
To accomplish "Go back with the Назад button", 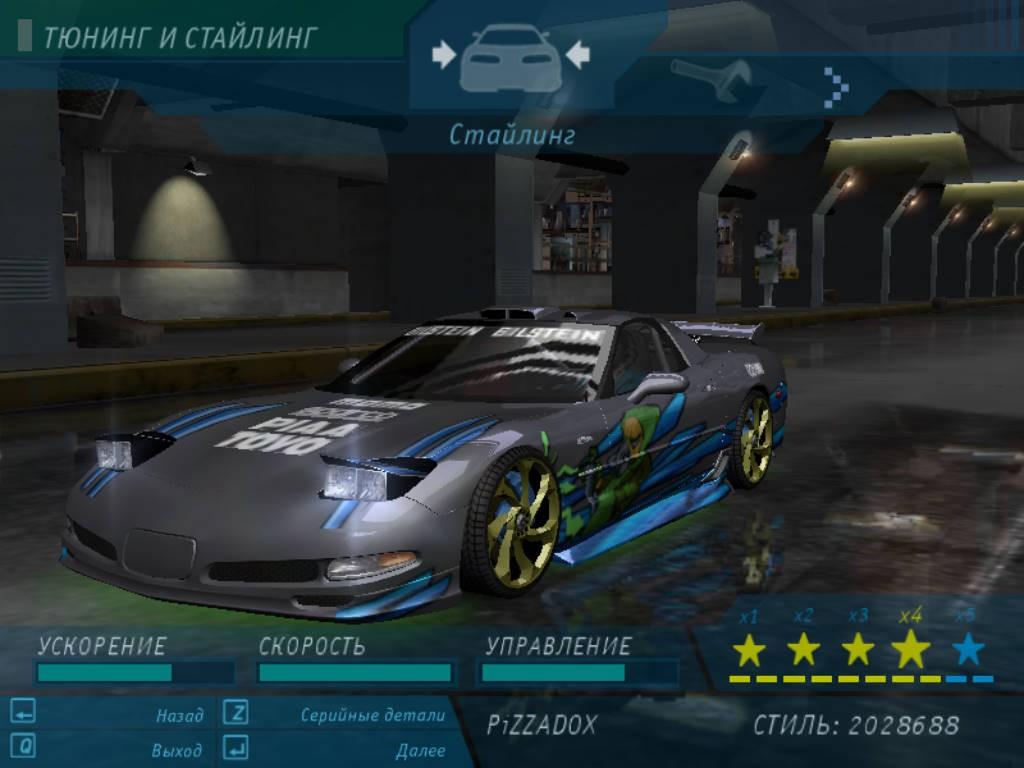I will click(x=179, y=715).
